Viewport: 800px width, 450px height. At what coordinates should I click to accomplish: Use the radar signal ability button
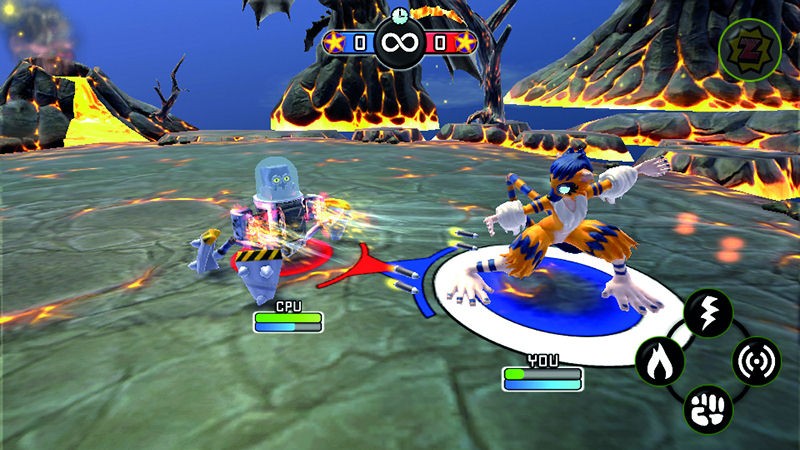click(x=756, y=361)
